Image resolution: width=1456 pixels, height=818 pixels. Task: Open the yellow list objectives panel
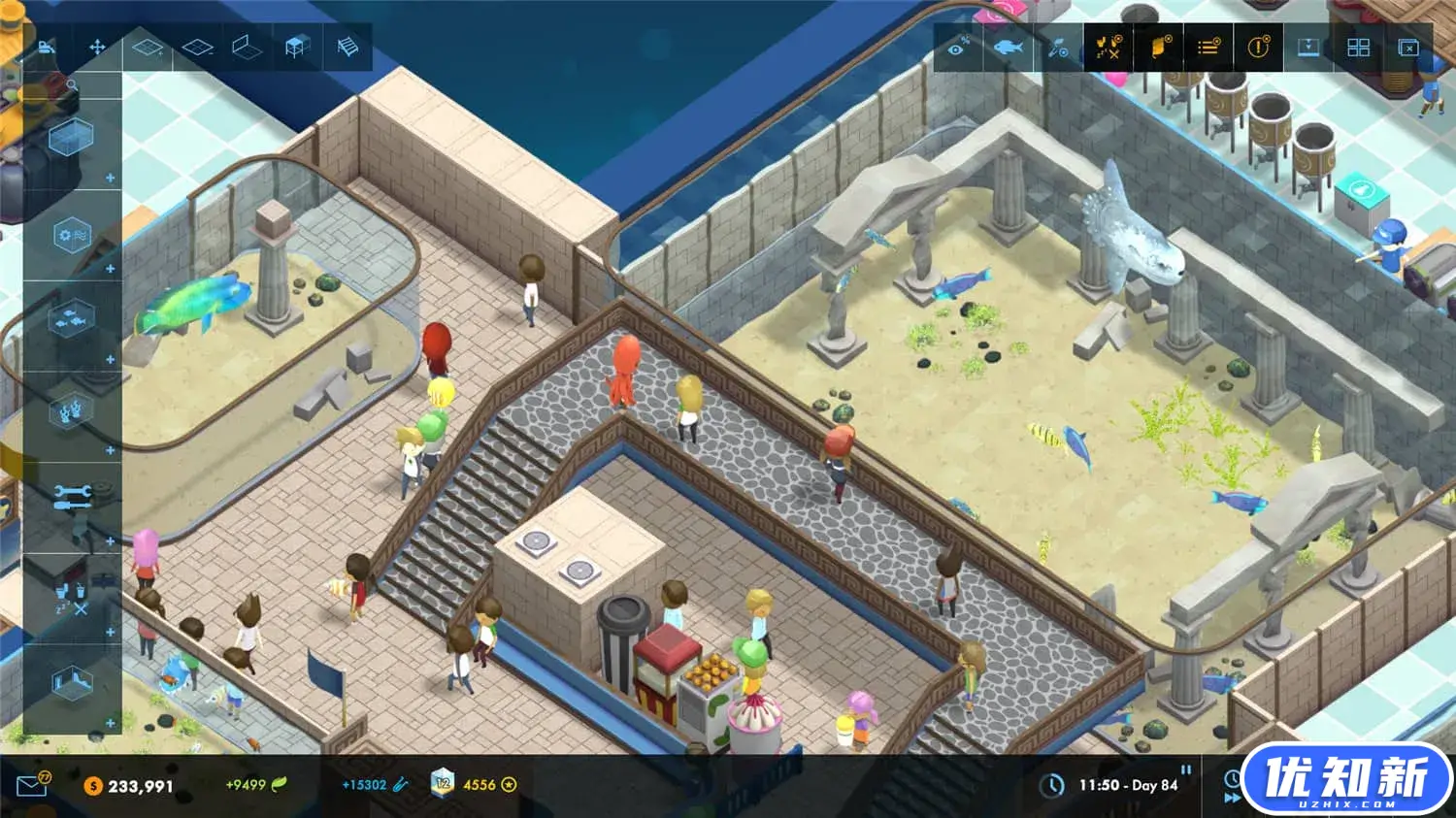[x=1208, y=48]
